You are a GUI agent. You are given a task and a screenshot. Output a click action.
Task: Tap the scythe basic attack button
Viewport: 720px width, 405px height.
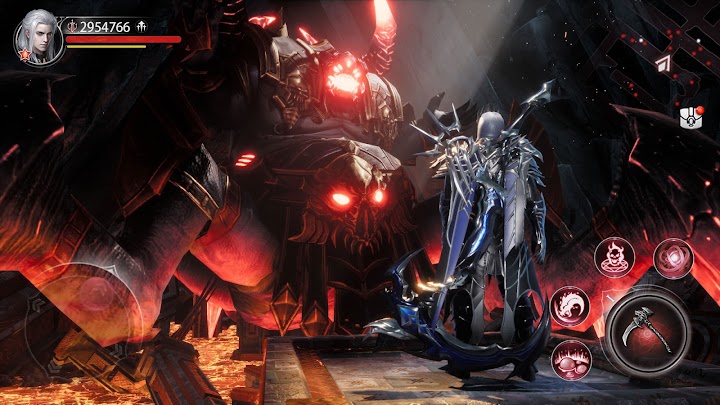tap(646, 330)
